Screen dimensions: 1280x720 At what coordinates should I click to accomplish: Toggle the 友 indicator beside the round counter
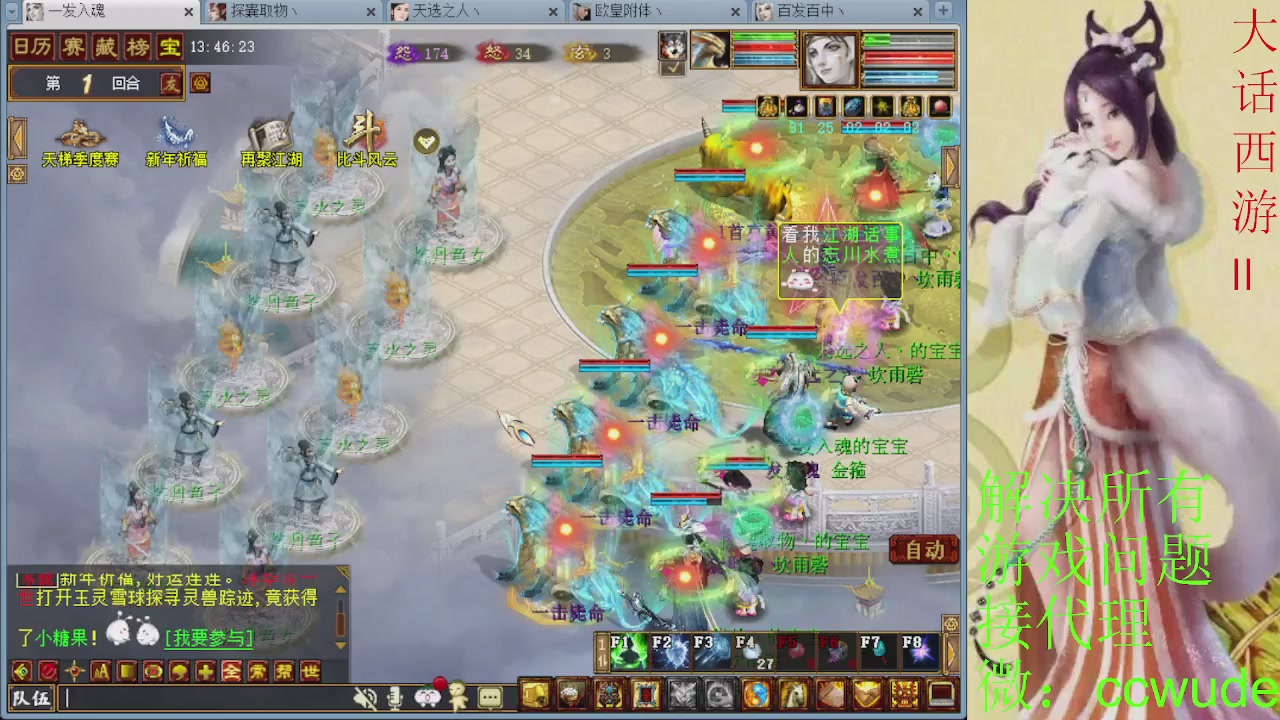(172, 84)
